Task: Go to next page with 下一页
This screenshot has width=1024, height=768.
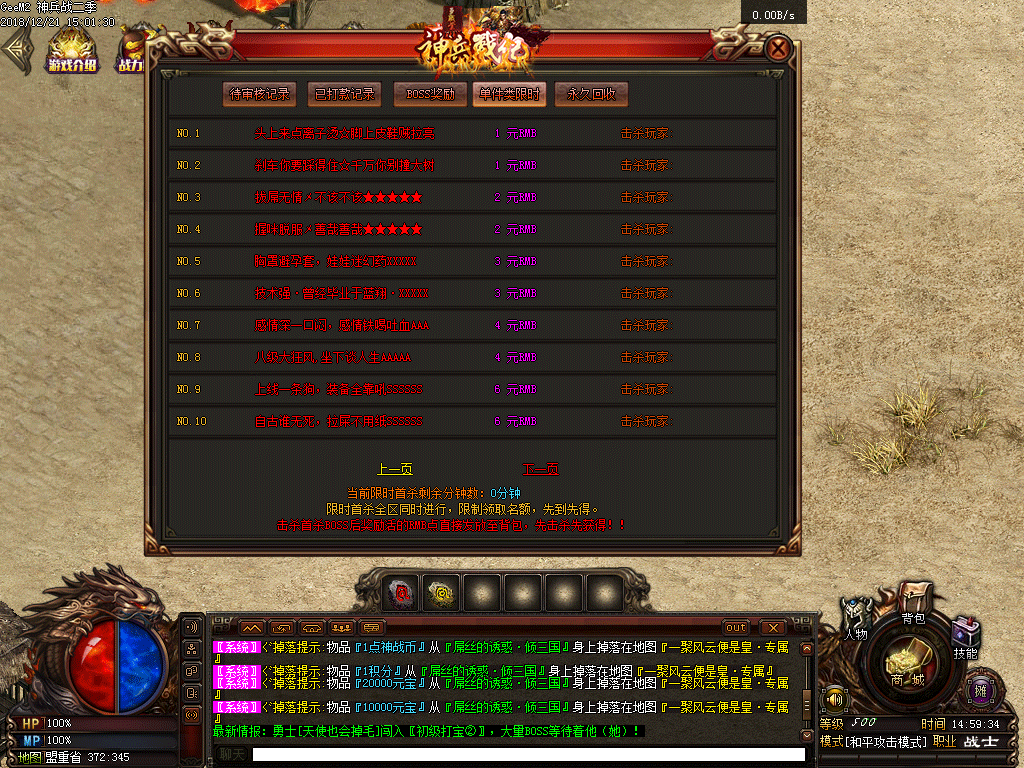Action: pos(540,469)
